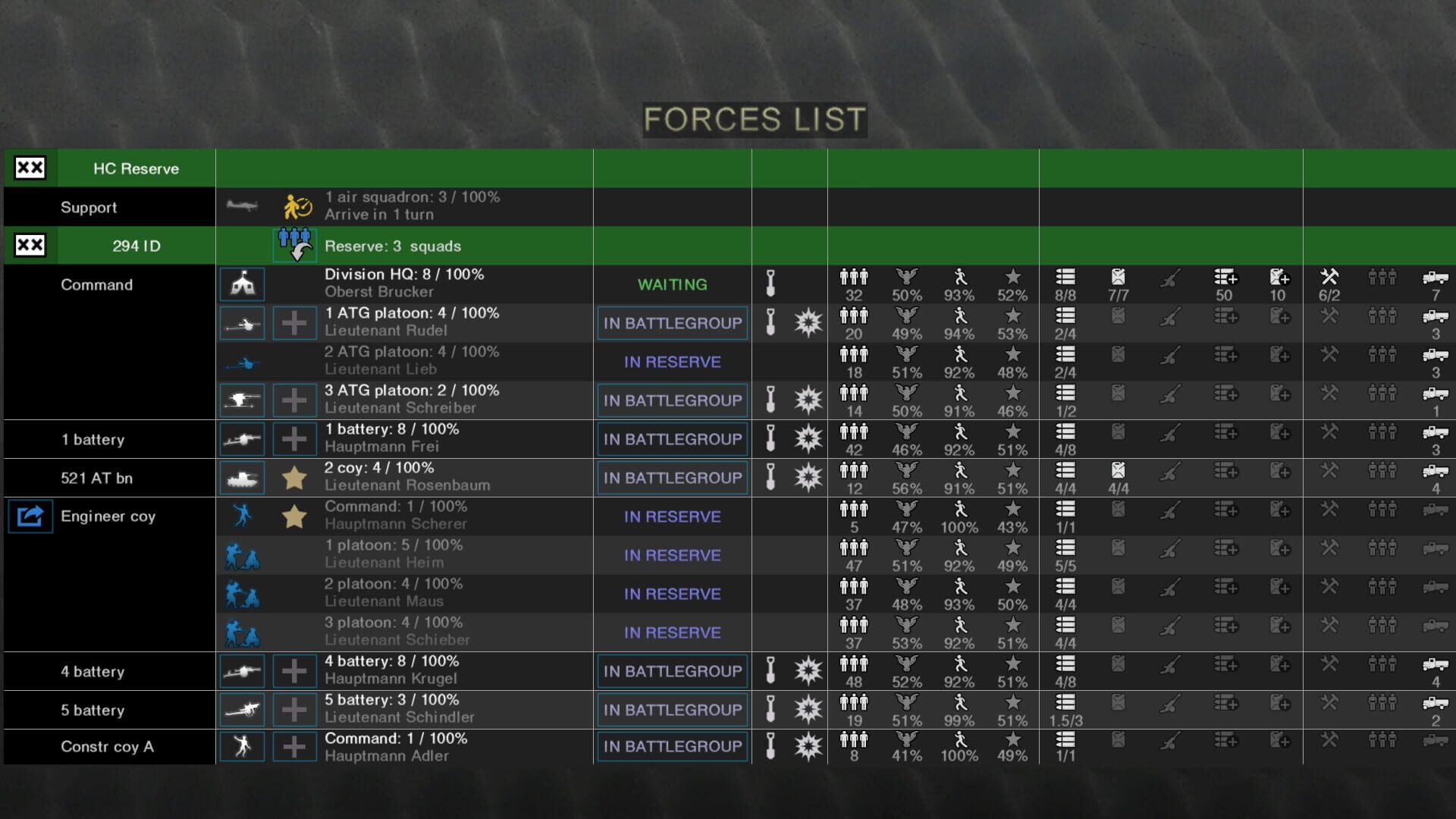Click the combat explosion icon on 1 ATG platoon
This screenshot has height=819, width=1456.
pyautogui.click(x=808, y=322)
